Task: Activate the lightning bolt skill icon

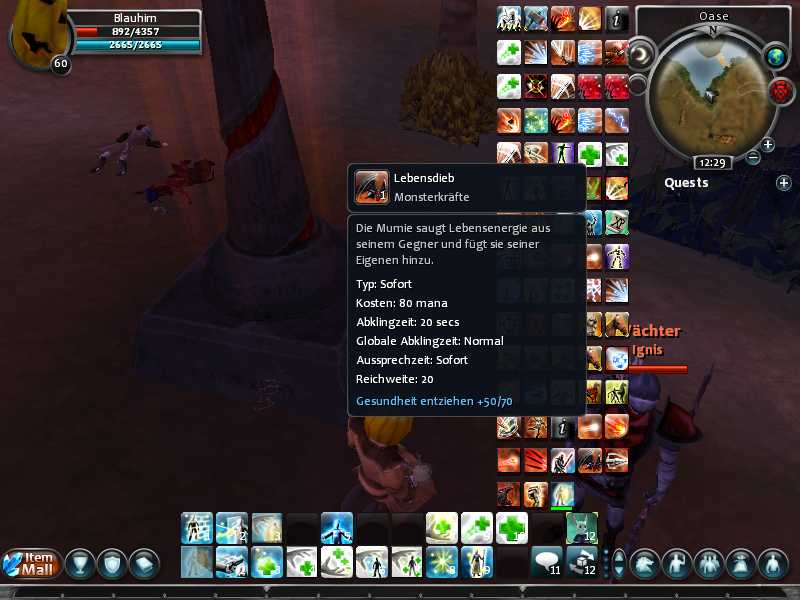Action: click(616, 121)
